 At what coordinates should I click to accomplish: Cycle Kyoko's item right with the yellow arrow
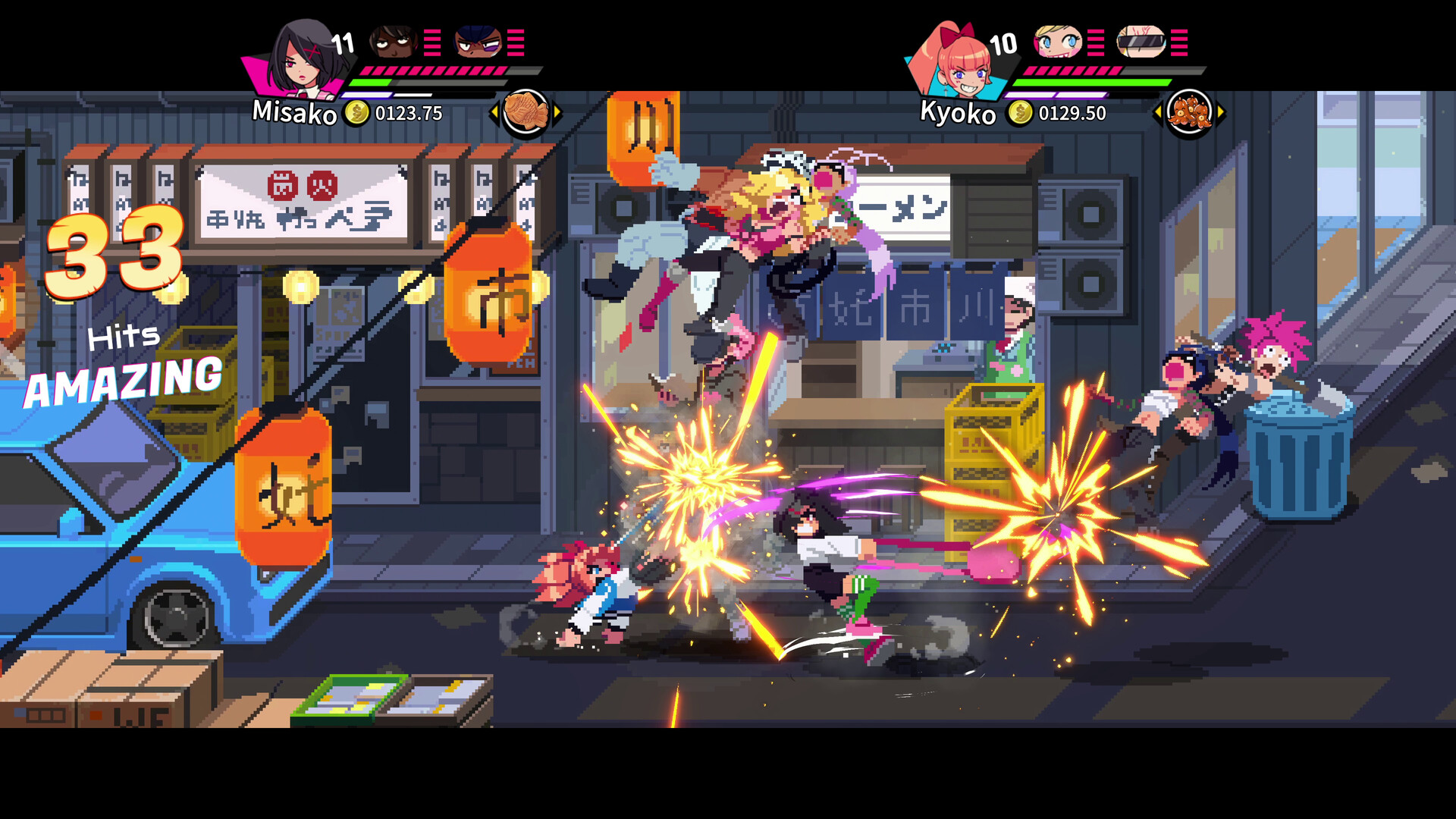(1219, 111)
